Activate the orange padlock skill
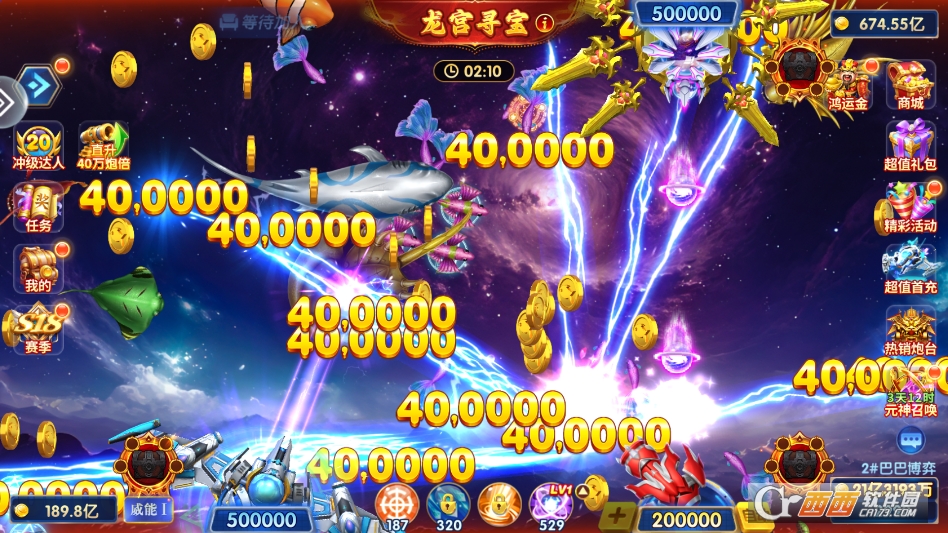Viewport: 948px width, 533px height. click(x=499, y=502)
